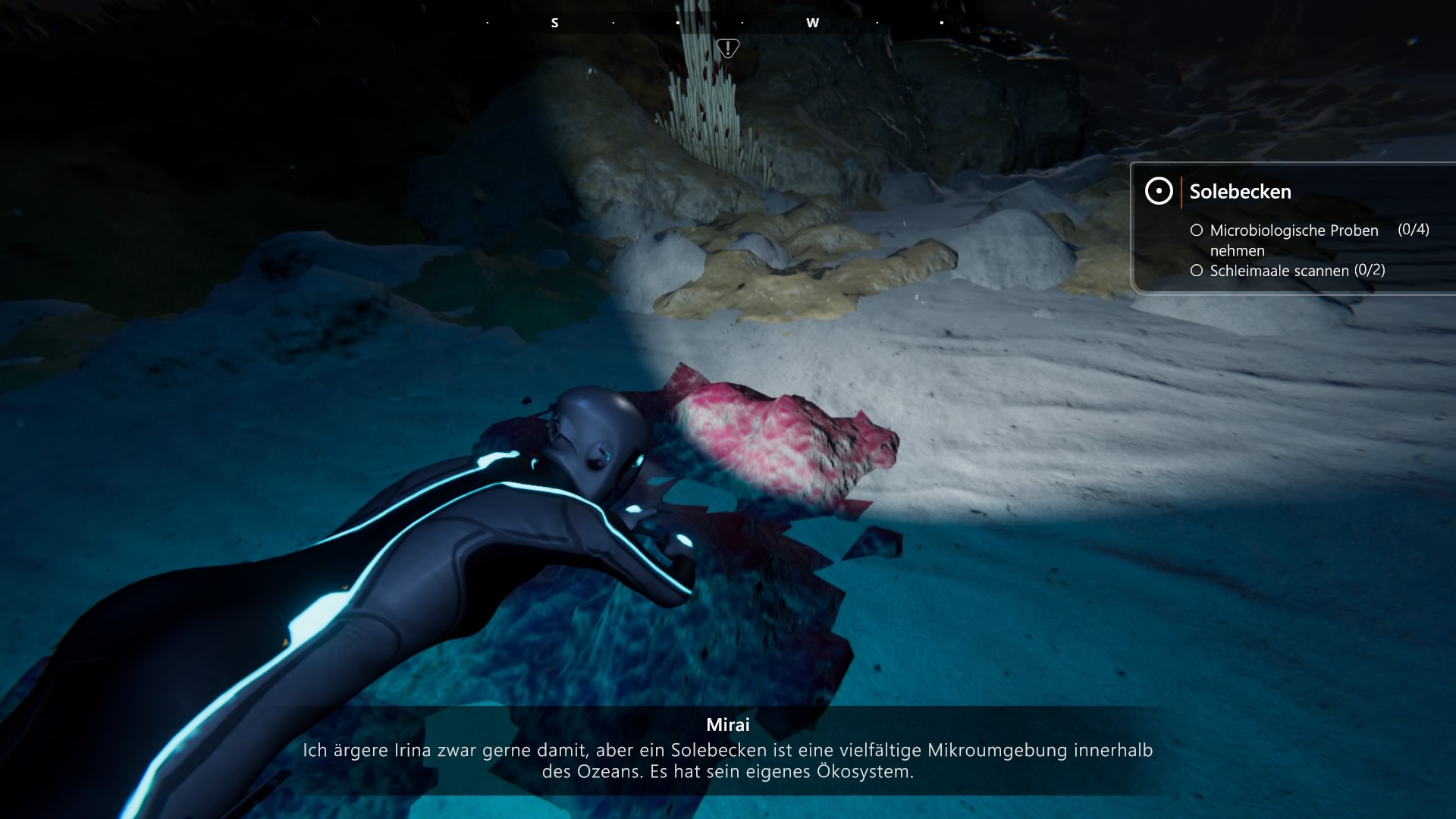
Task: Click the exclamation objective marker on compass
Action: click(x=728, y=49)
